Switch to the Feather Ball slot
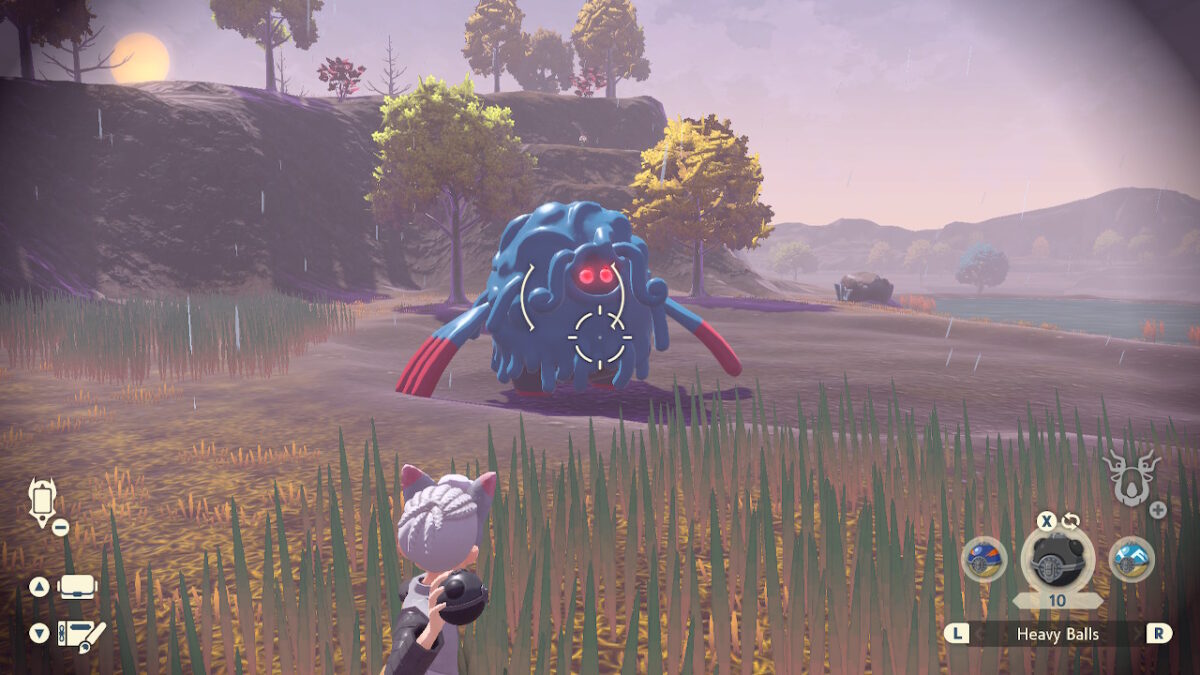This screenshot has width=1200, height=675. click(x=1132, y=560)
